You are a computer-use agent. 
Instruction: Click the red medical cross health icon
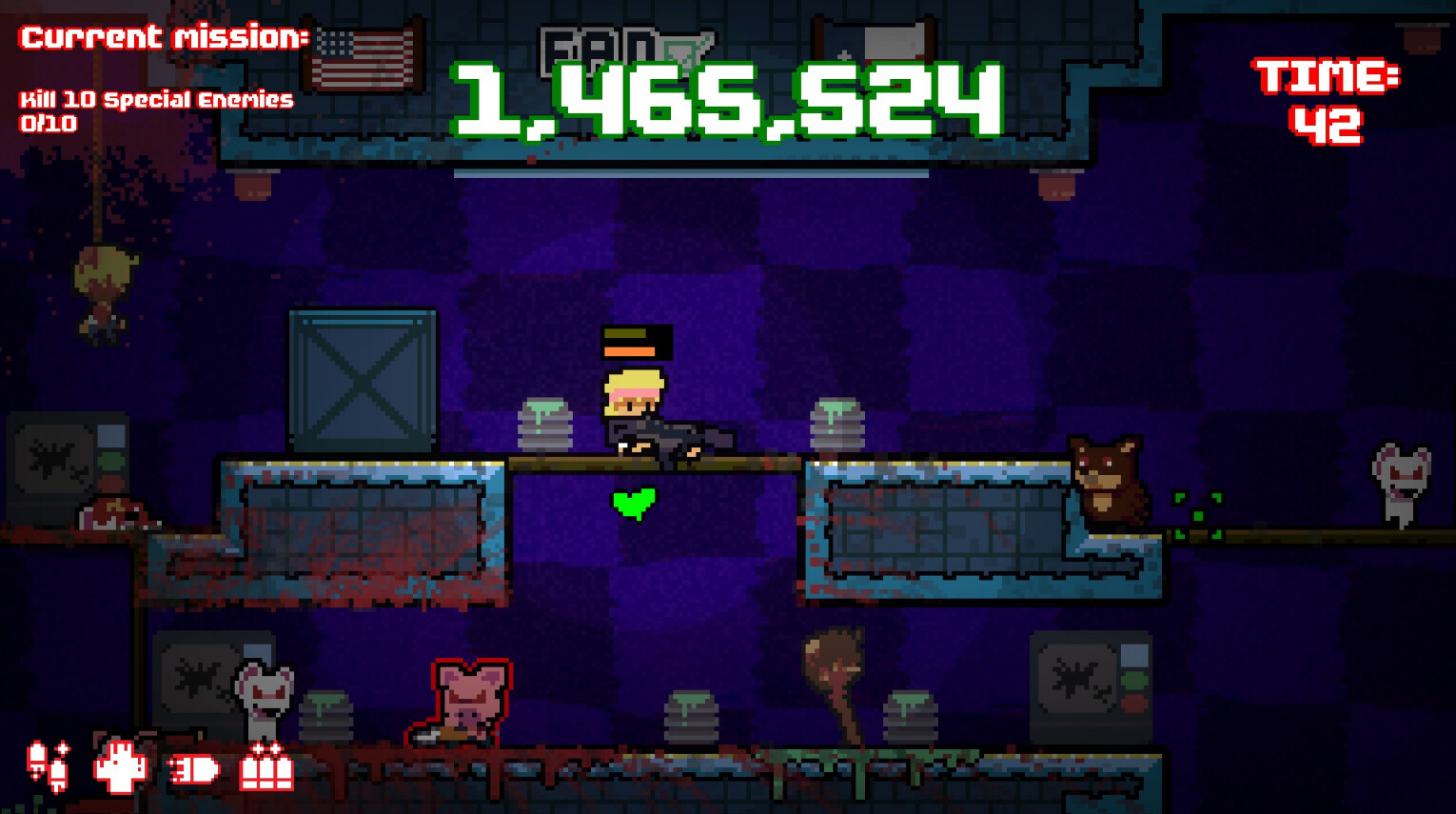tap(120, 766)
